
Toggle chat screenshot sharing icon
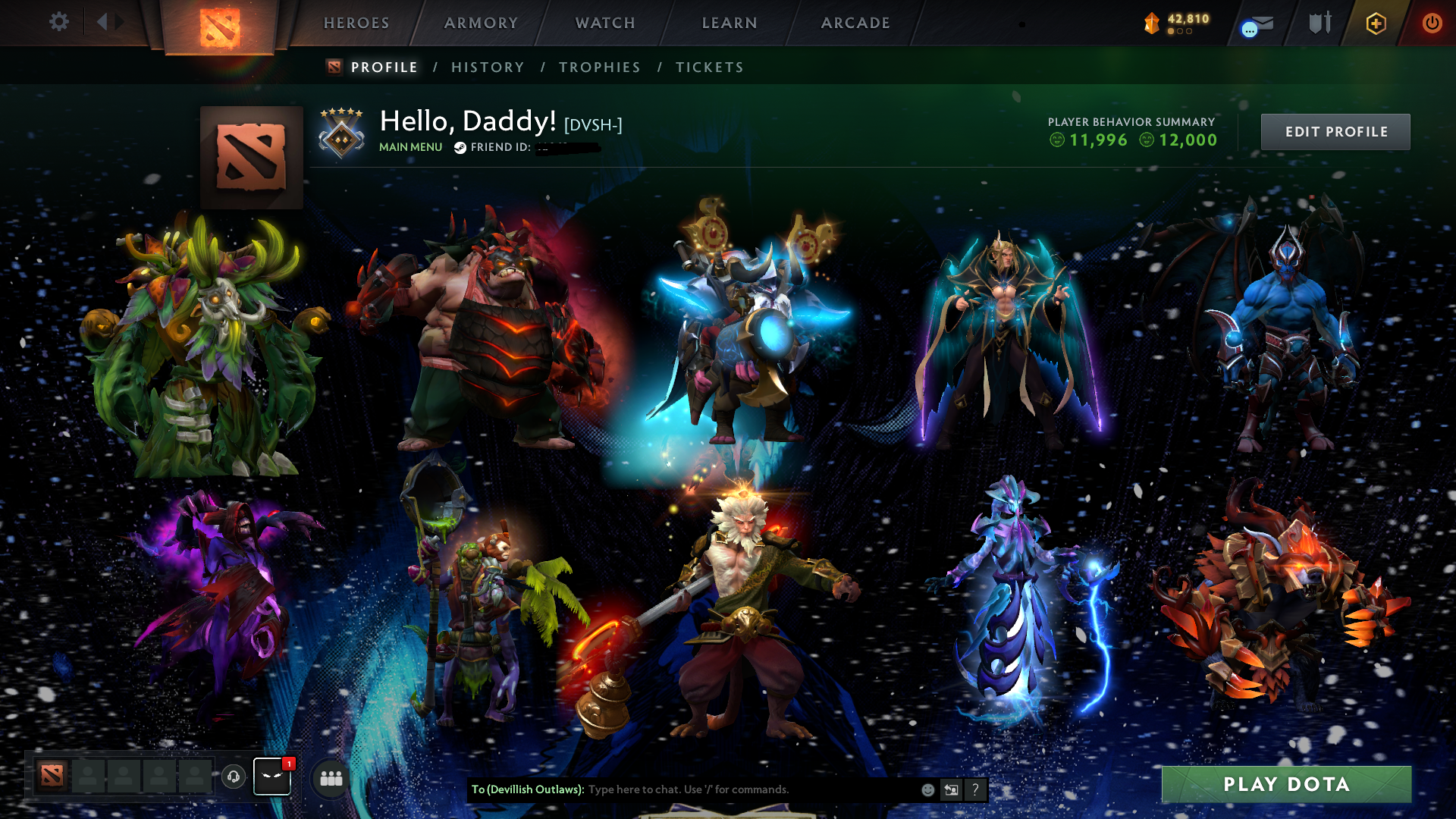click(x=952, y=789)
